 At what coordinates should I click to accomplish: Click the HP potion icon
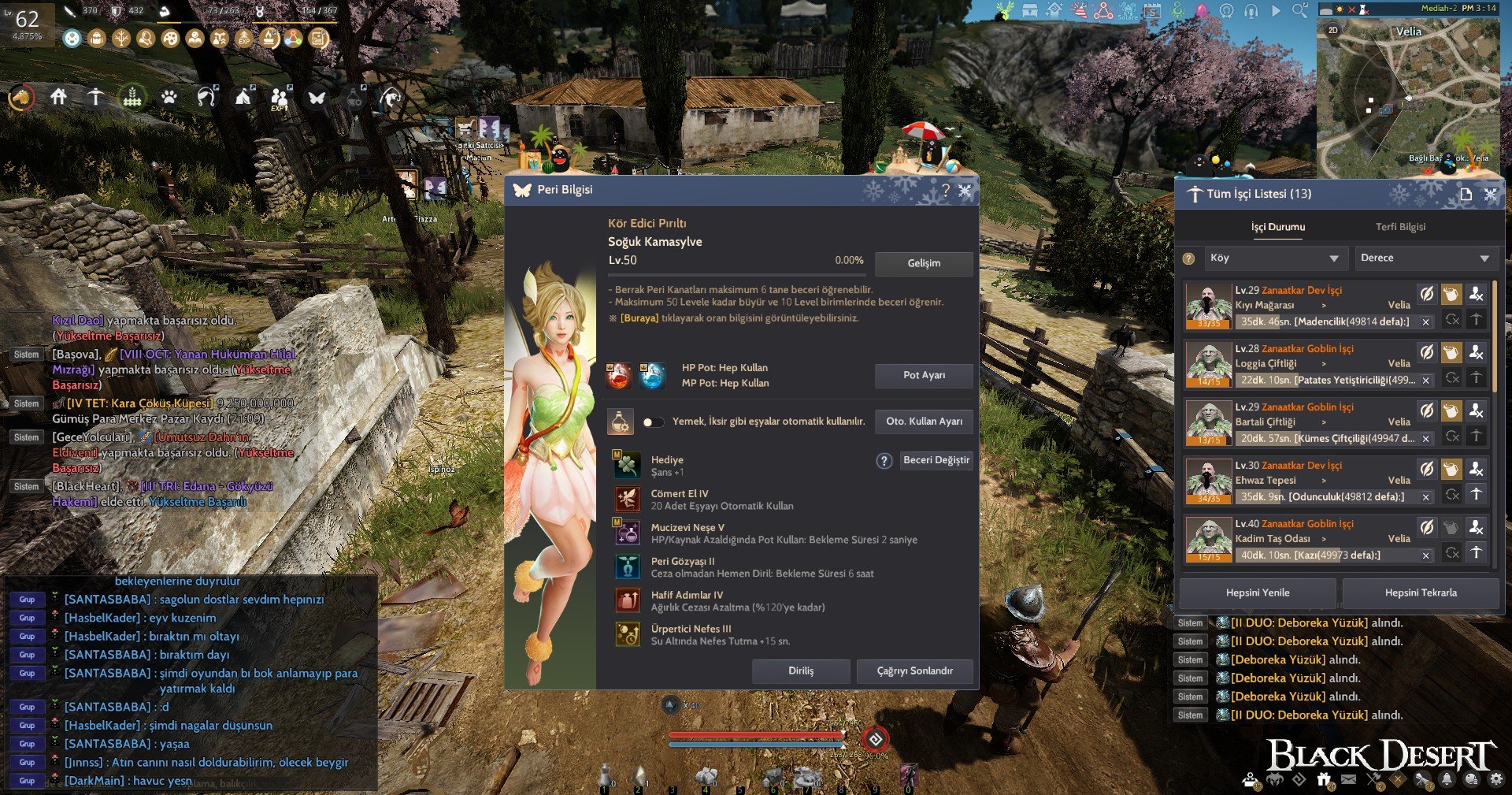(x=618, y=376)
